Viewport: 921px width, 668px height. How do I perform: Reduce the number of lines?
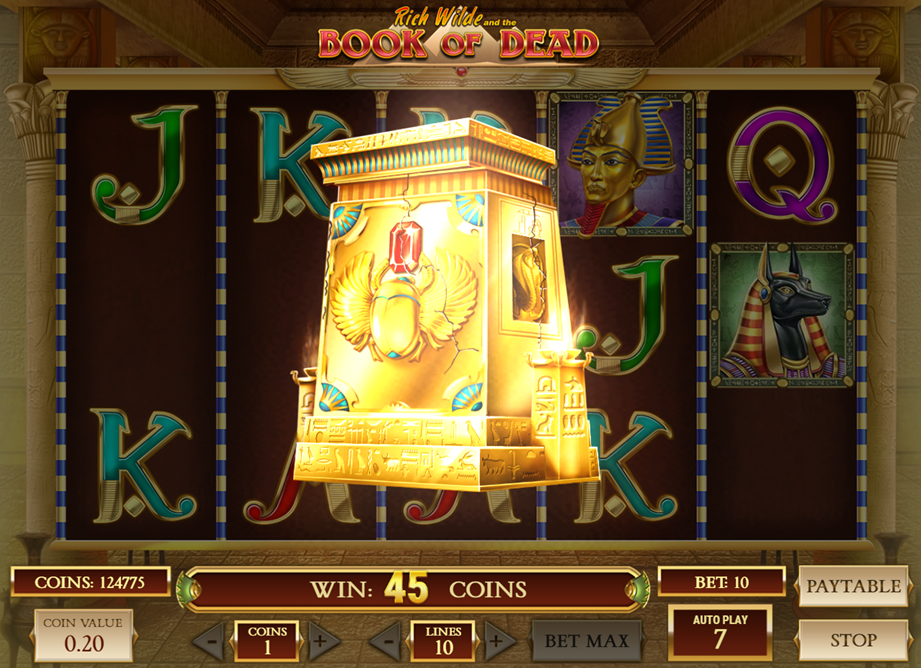tap(385, 640)
